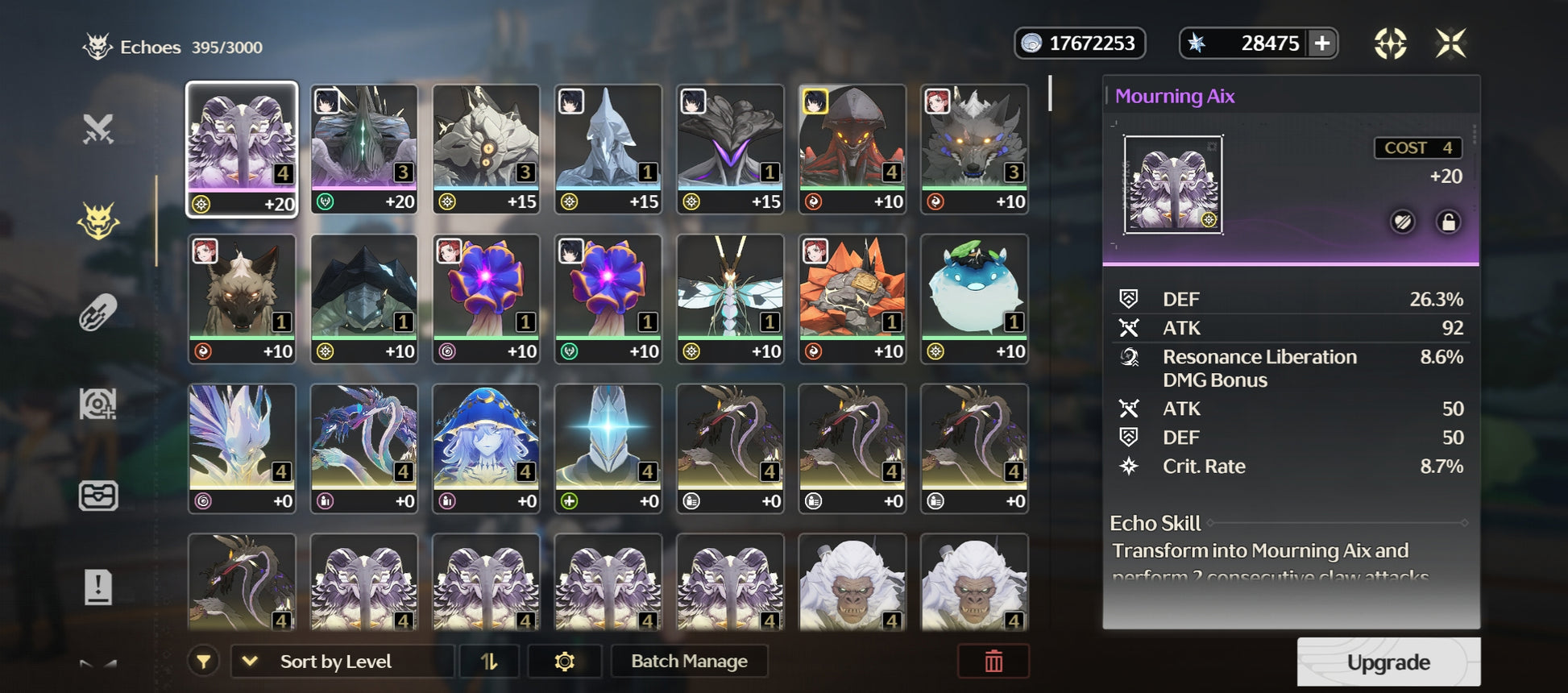Open Batch Manage mode
The height and width of the screenshot is (693, 1568).
(x=689, y=662)
